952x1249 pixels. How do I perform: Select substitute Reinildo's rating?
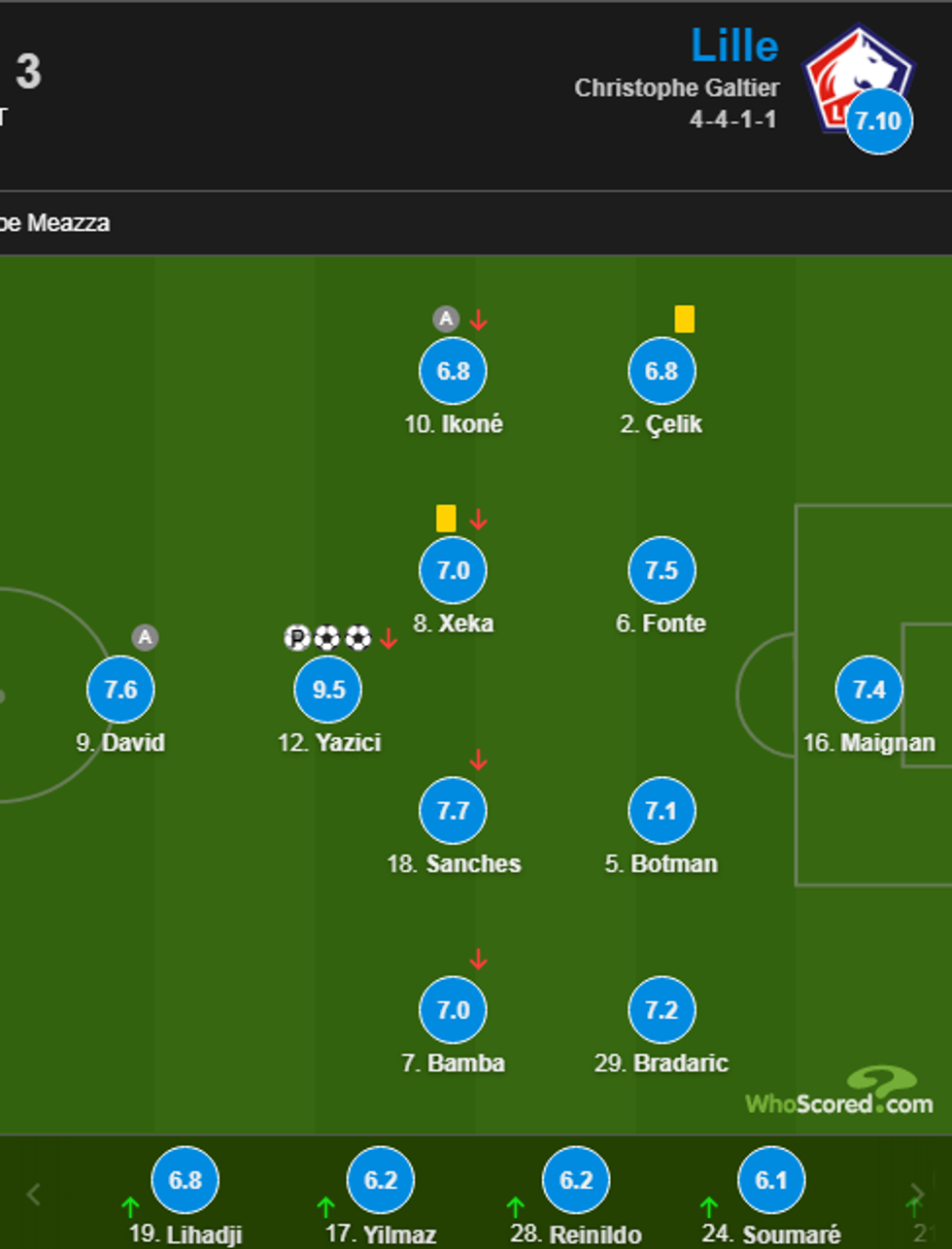click(576, 1180)
